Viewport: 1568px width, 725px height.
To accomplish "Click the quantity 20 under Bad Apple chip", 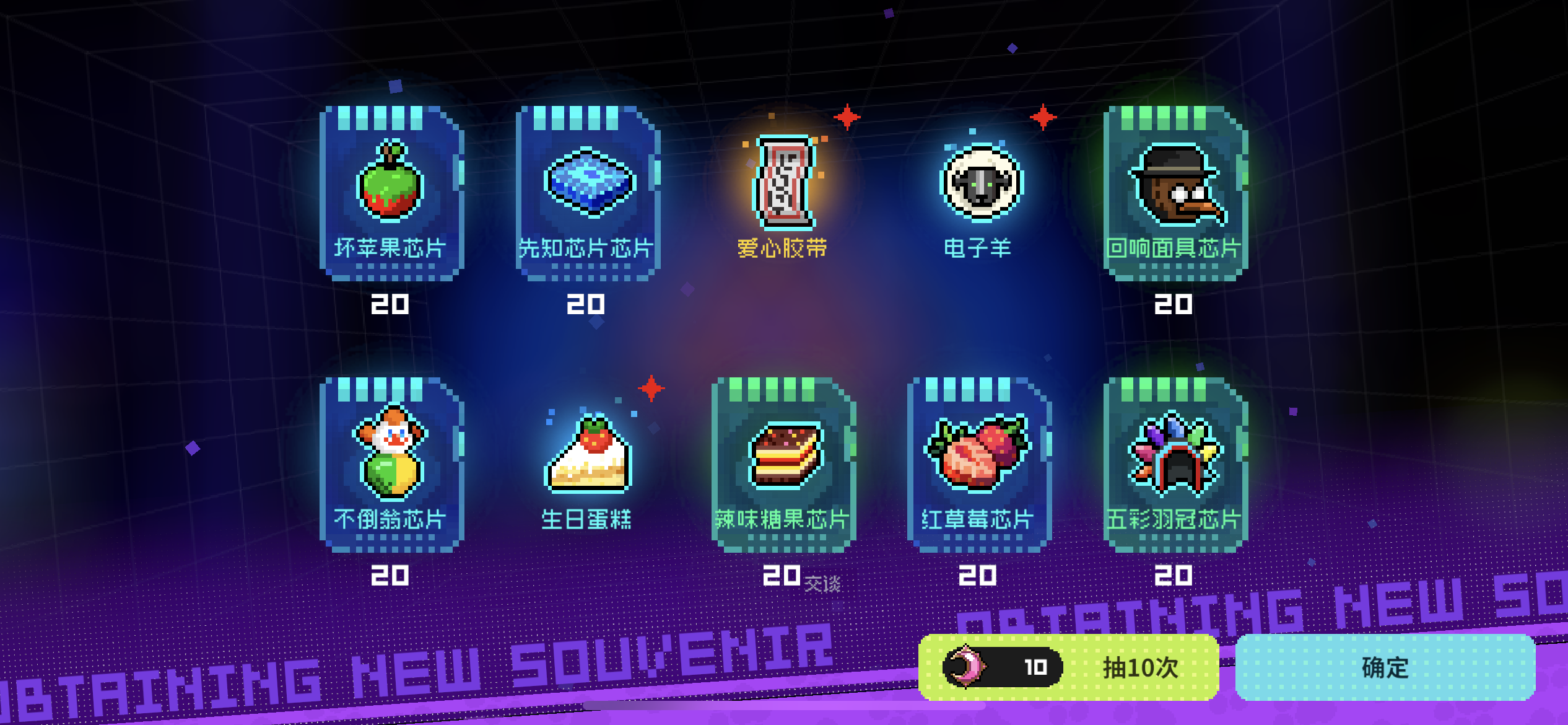I will tap(391, 304).
